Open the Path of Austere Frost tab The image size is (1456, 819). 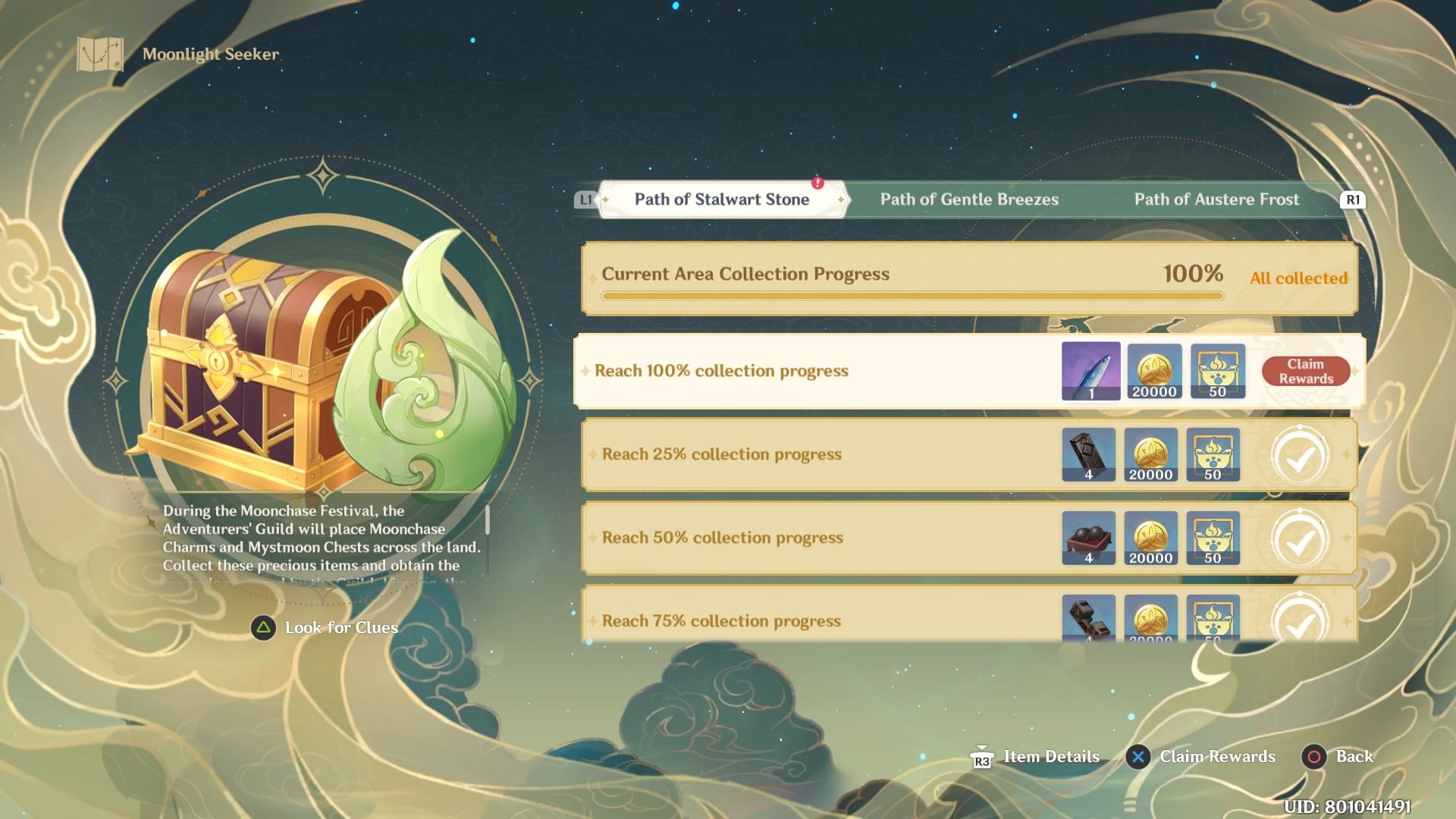pos(1216,199)
